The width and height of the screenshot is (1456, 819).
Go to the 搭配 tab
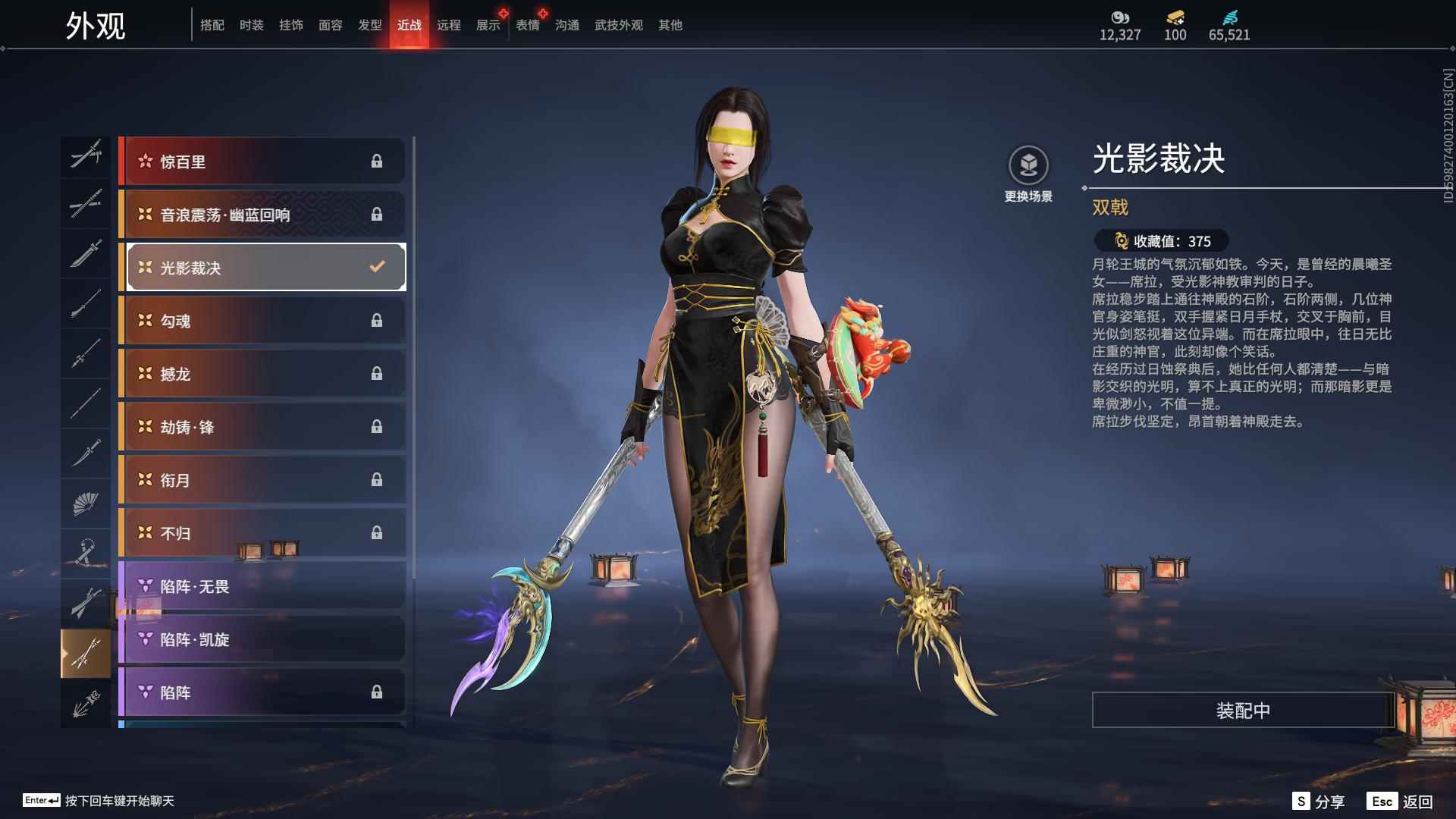pyautogui.click(x=212, y=25)
